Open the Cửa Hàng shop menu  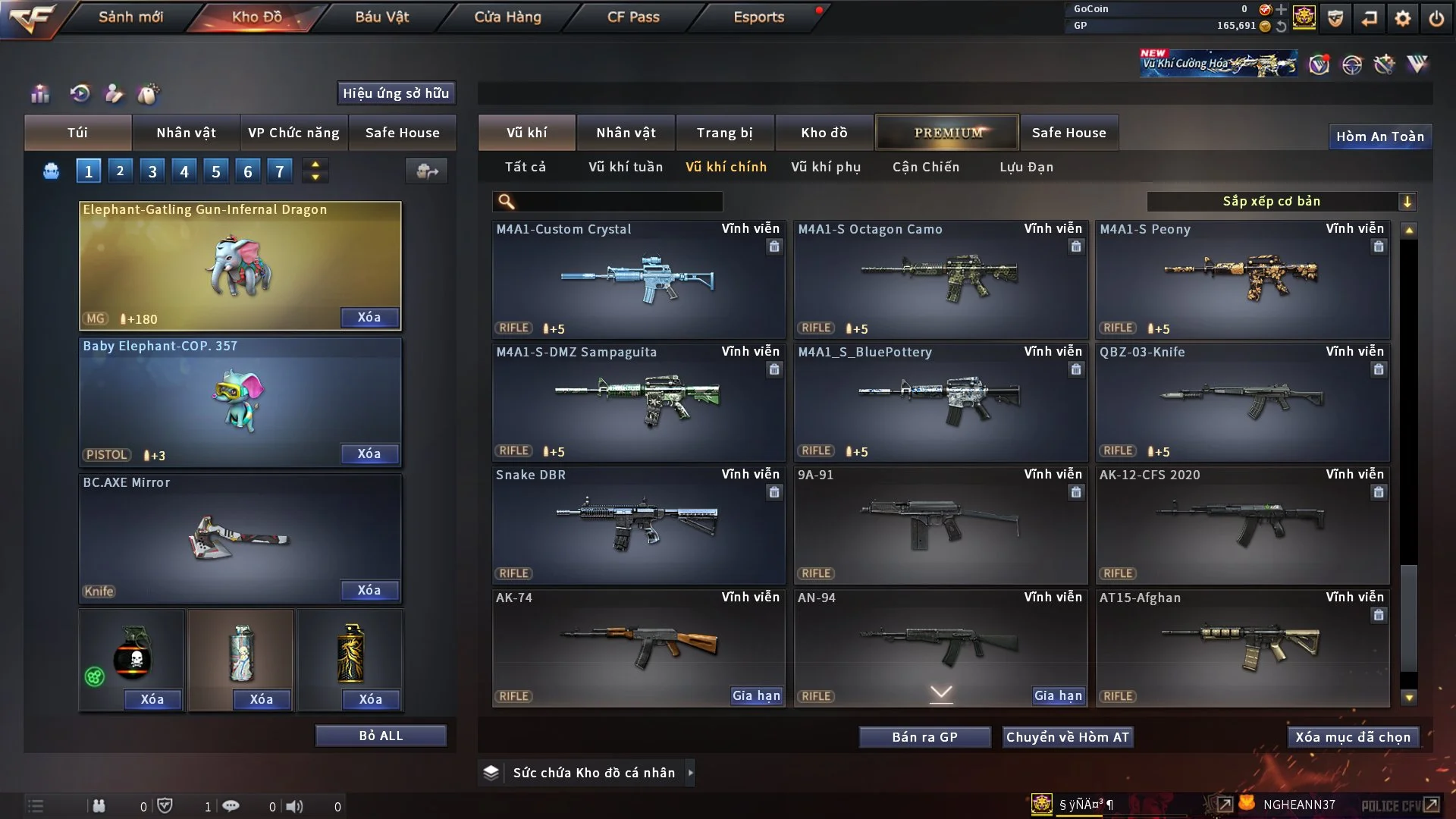pos(507,17)
